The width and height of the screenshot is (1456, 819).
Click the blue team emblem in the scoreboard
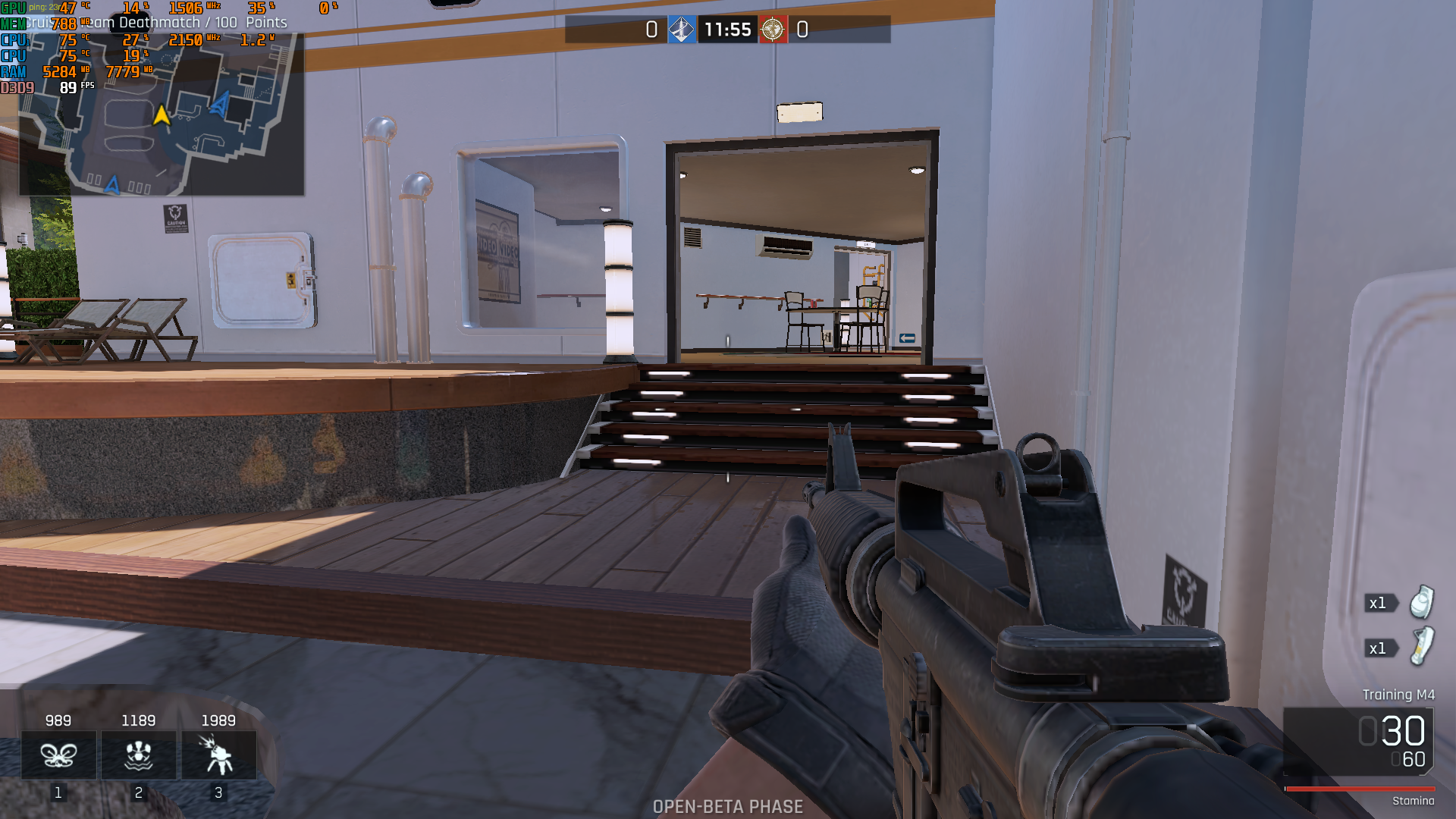click(682, 31)
